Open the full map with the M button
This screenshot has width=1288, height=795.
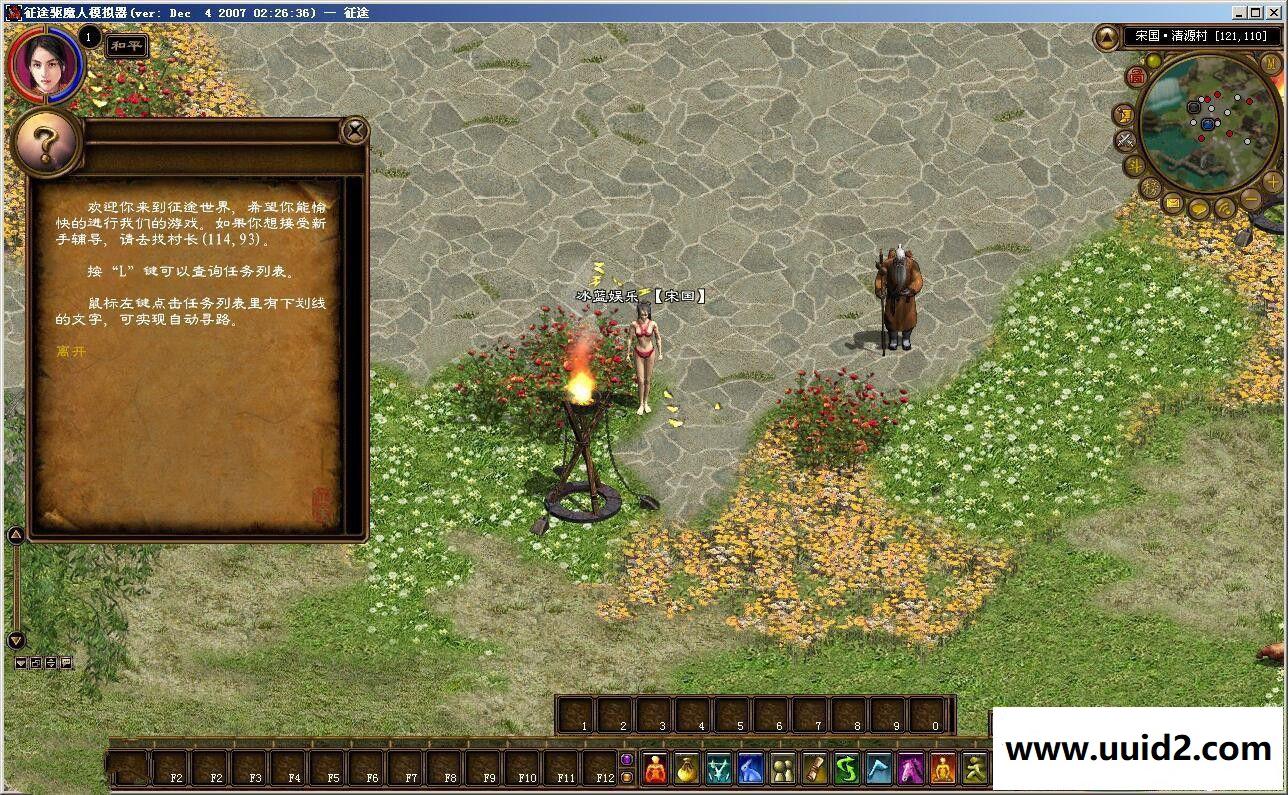(x=1271, y=62)
